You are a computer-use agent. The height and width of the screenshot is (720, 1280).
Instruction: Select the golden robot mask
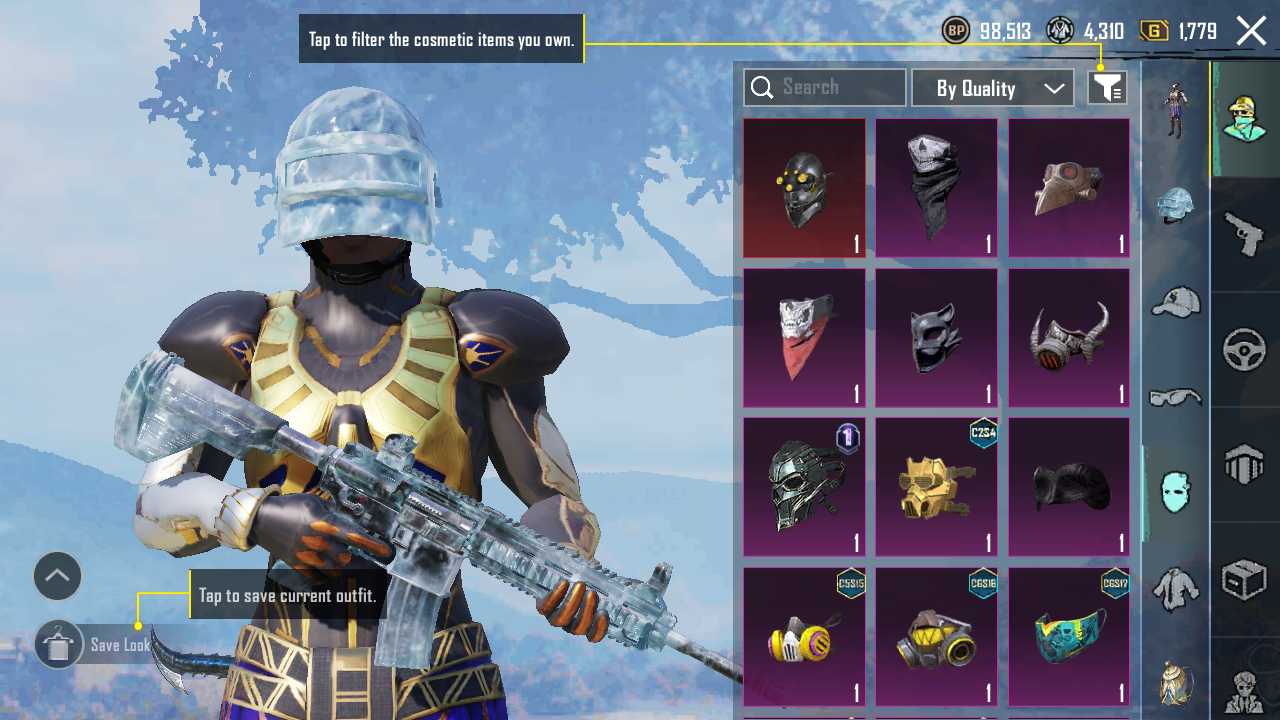(x=936, y=487)
